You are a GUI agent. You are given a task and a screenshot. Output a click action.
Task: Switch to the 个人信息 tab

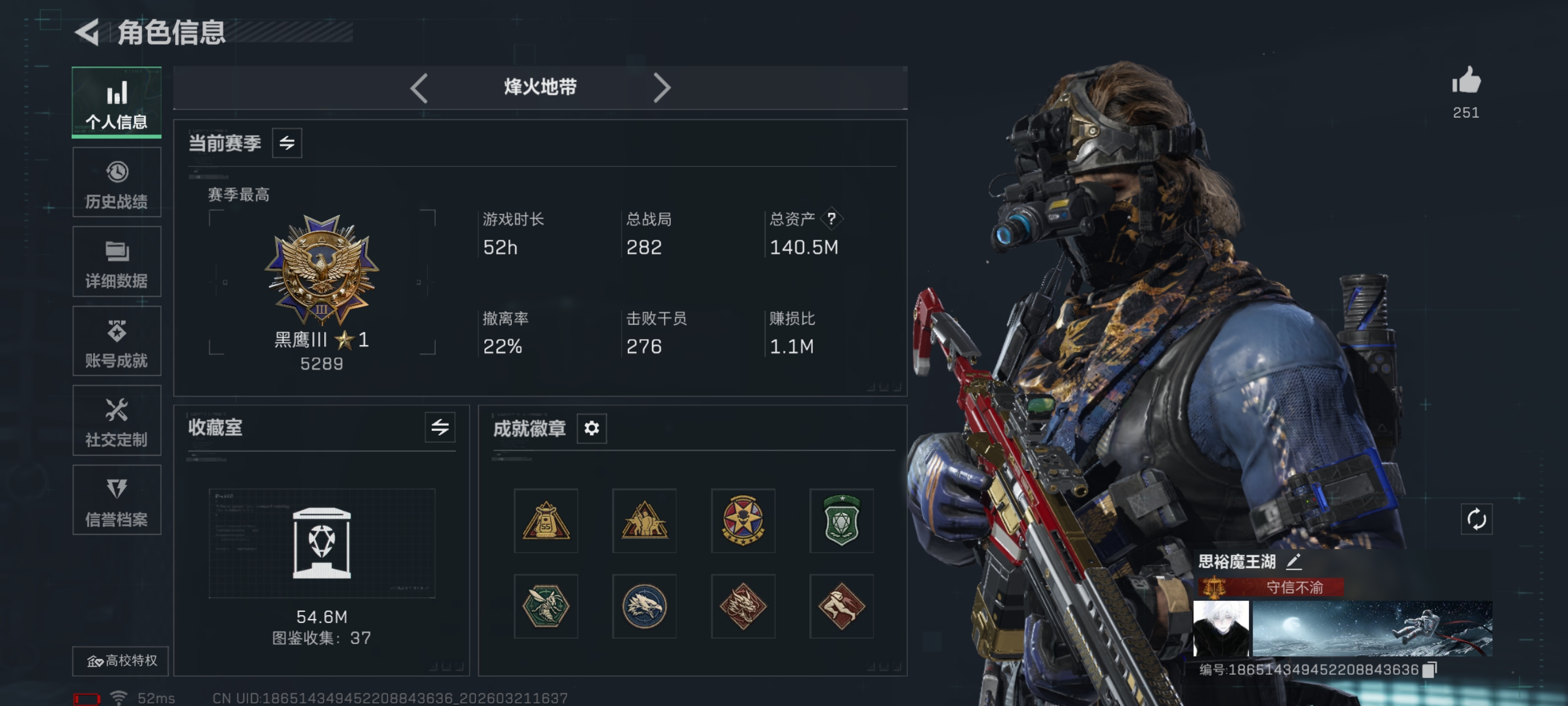pyautogui.click(x=116, y=103)
